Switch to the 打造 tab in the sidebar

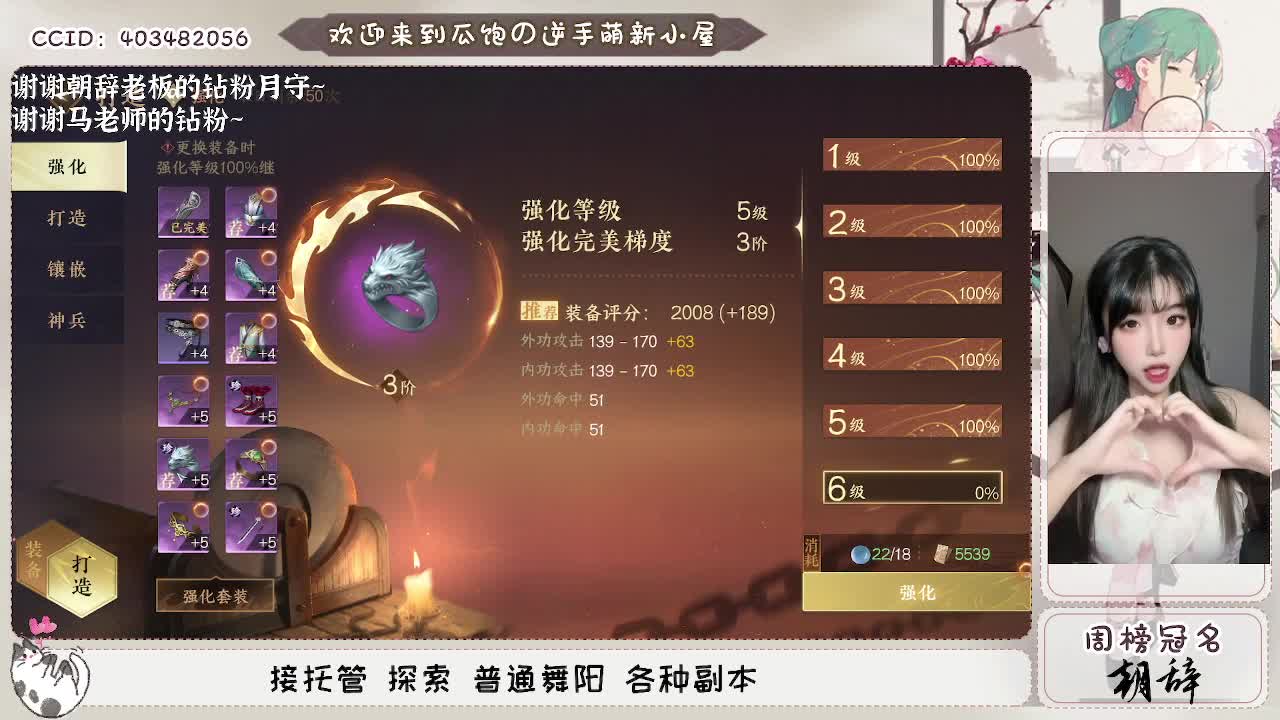(67, 218)
